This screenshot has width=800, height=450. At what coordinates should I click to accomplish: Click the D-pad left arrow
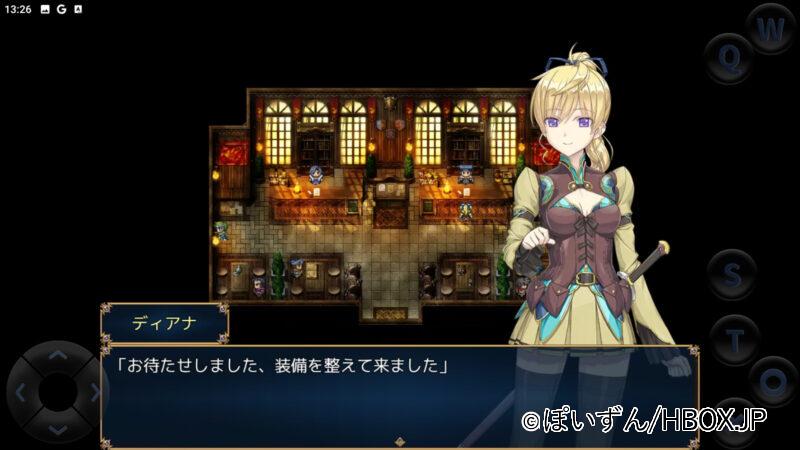[x=22, y=391]
